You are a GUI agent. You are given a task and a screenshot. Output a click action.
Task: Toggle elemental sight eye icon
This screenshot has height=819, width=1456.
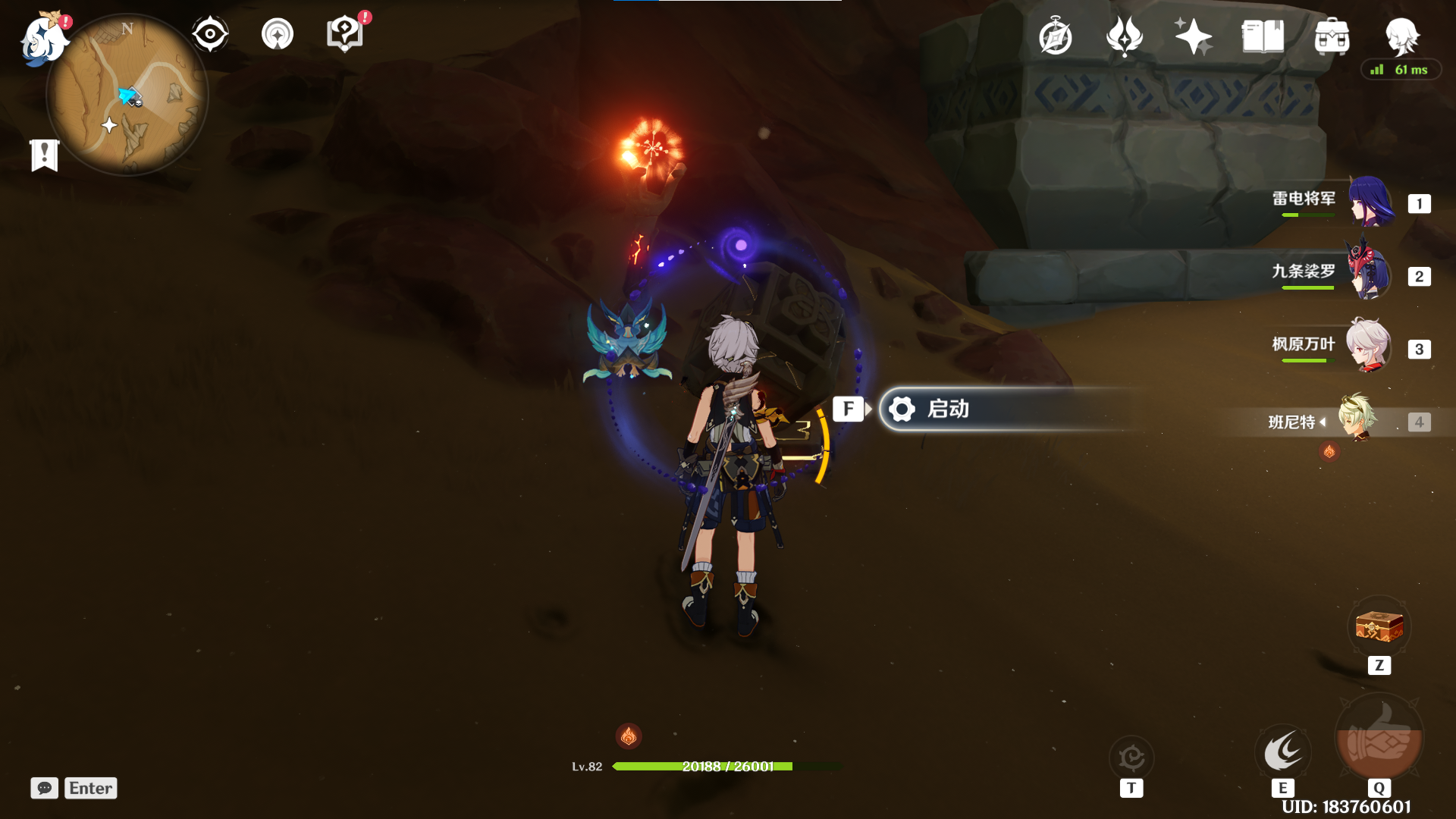[210, 35]
